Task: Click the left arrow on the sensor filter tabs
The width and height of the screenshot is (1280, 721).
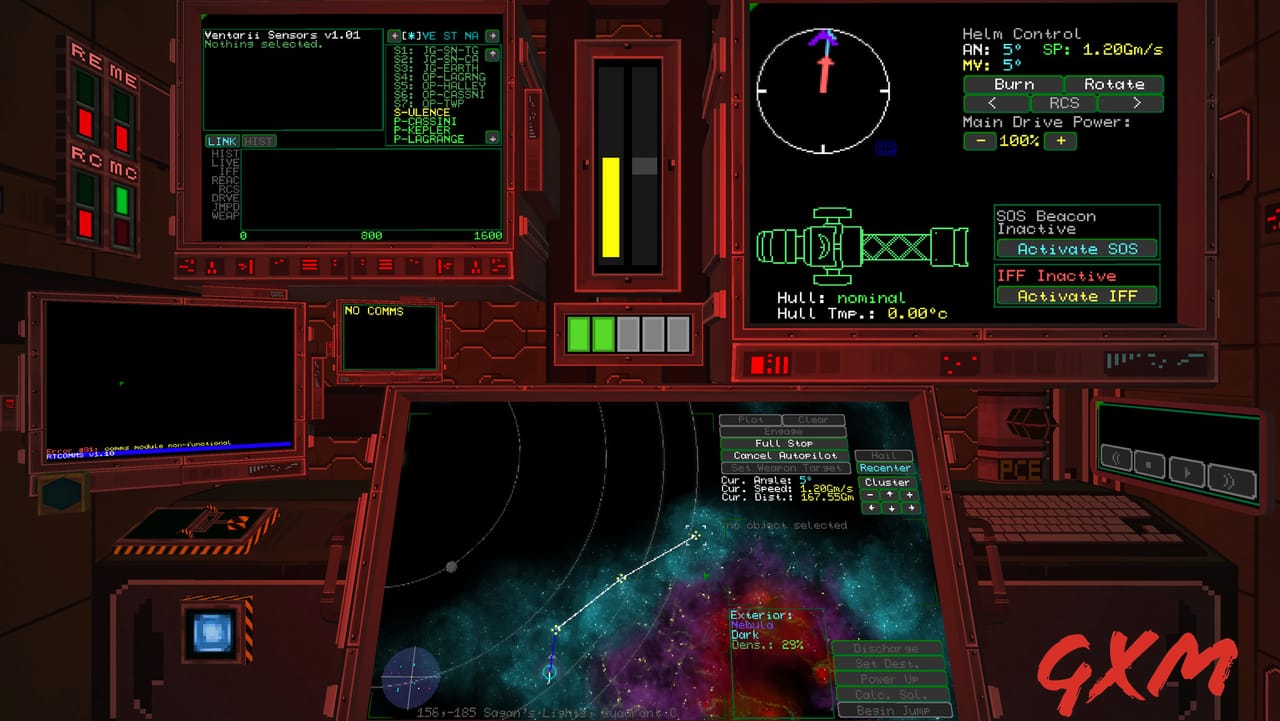Action: [x=395, y=36]
